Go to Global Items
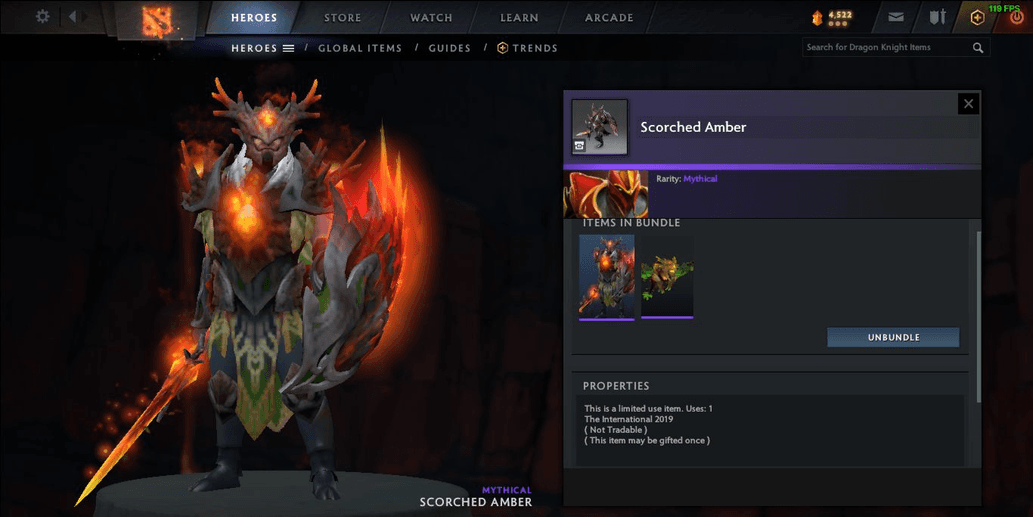Viewport: 1033px width, 517px height. click(360, 48)
